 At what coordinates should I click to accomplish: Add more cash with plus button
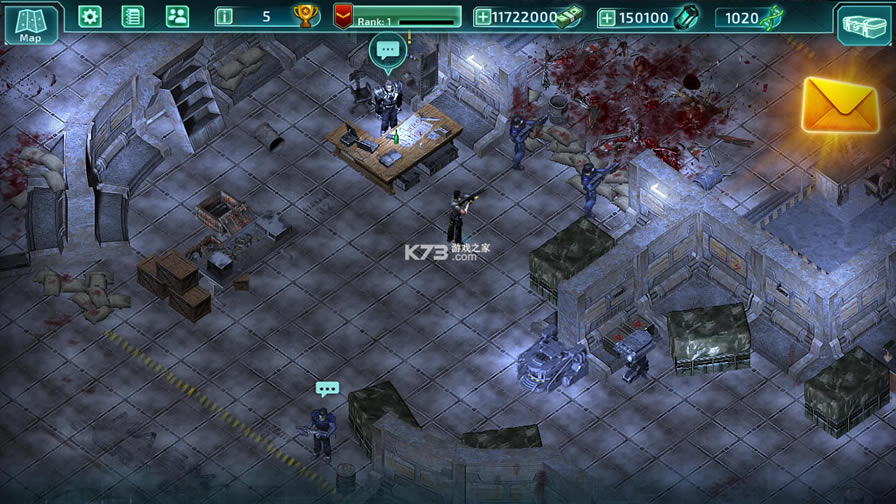[483, 17]
